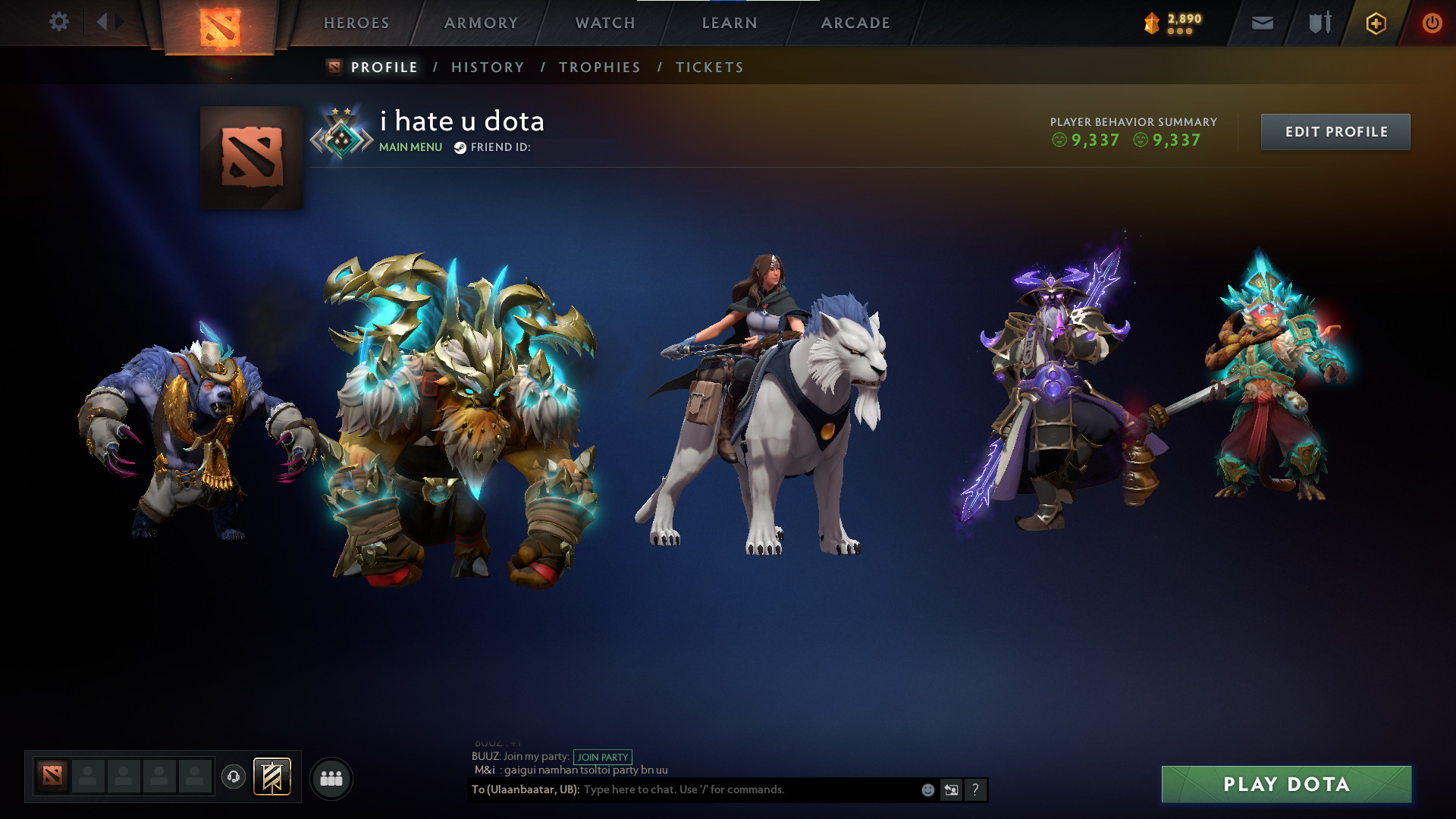Click the forward navigation arrow
The image size is (1456, 819).
click(x=118, y=22)
